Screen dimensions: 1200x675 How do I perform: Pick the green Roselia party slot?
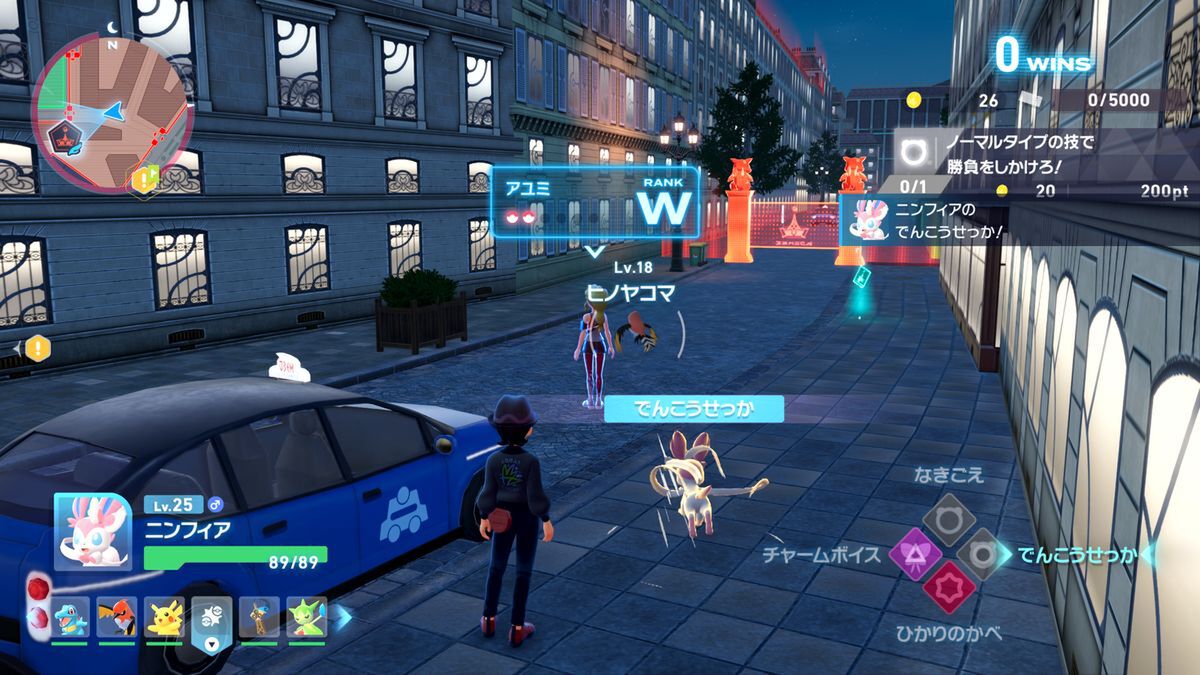tap(306, 617)
